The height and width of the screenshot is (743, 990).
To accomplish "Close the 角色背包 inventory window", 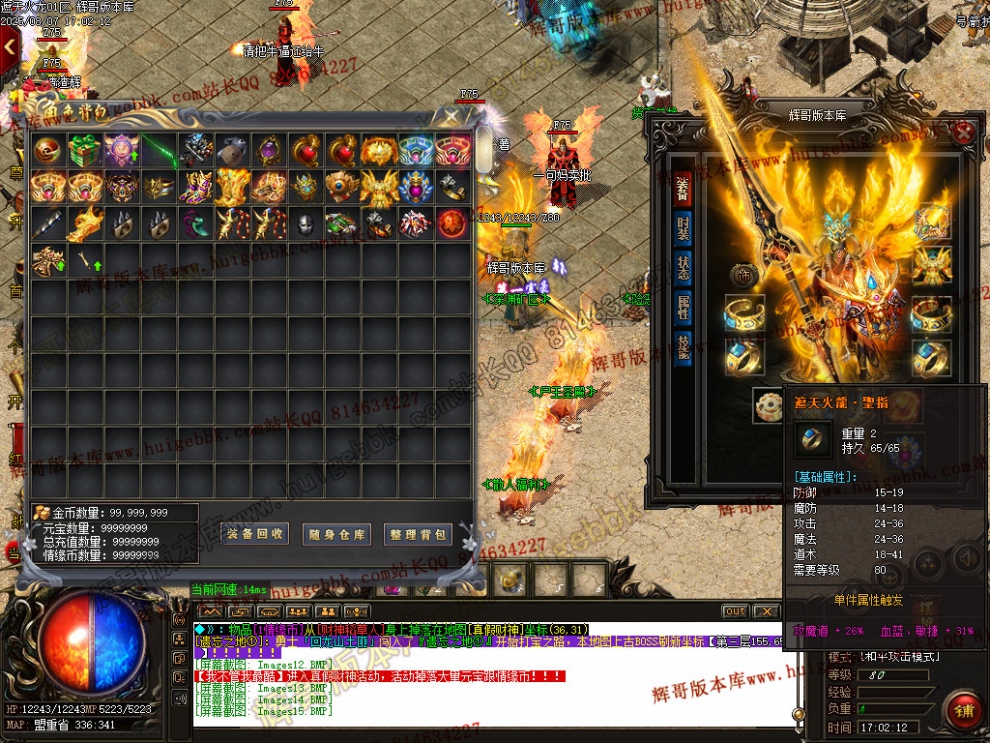I will pyautogui.click(x=454, y=117).
